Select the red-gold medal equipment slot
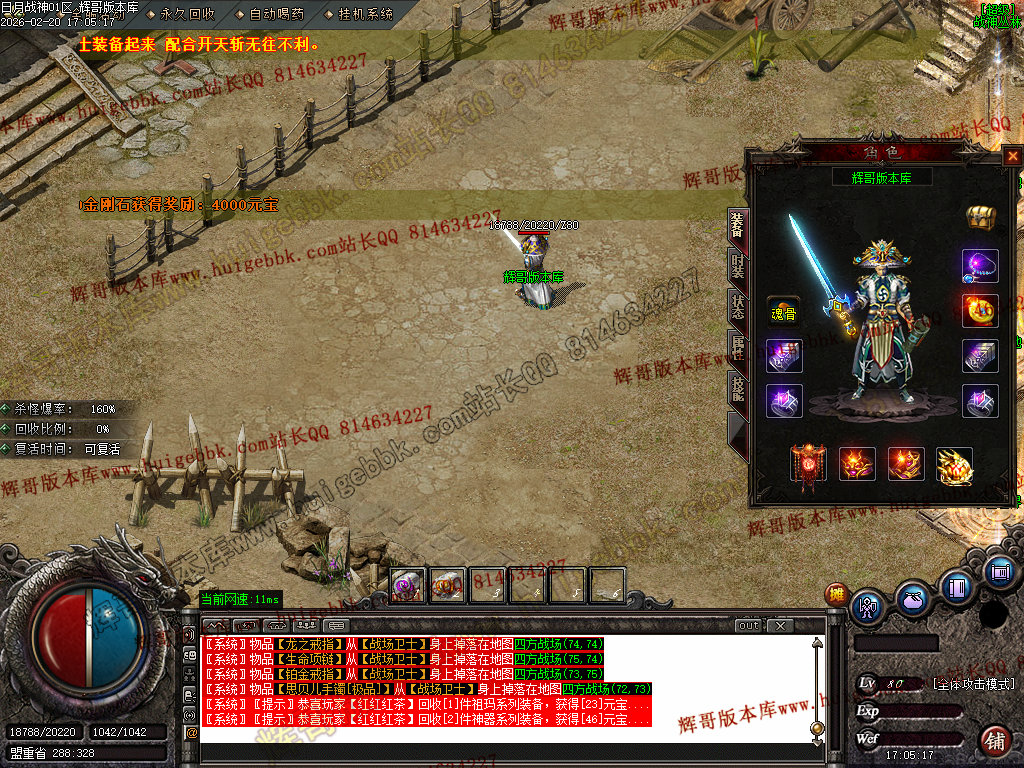The image size is (1024, 768). [980, 310]
